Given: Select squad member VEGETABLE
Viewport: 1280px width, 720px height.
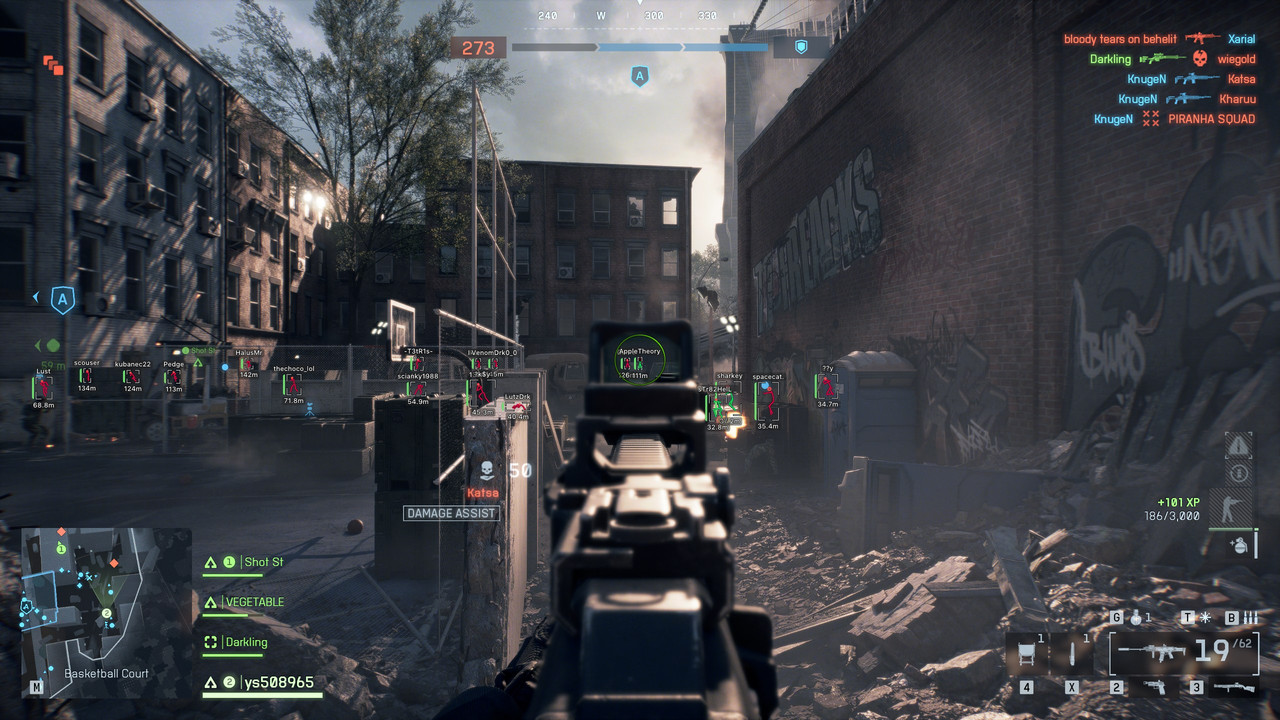Looking at the screenshot, I should click(x=253, y=602).
